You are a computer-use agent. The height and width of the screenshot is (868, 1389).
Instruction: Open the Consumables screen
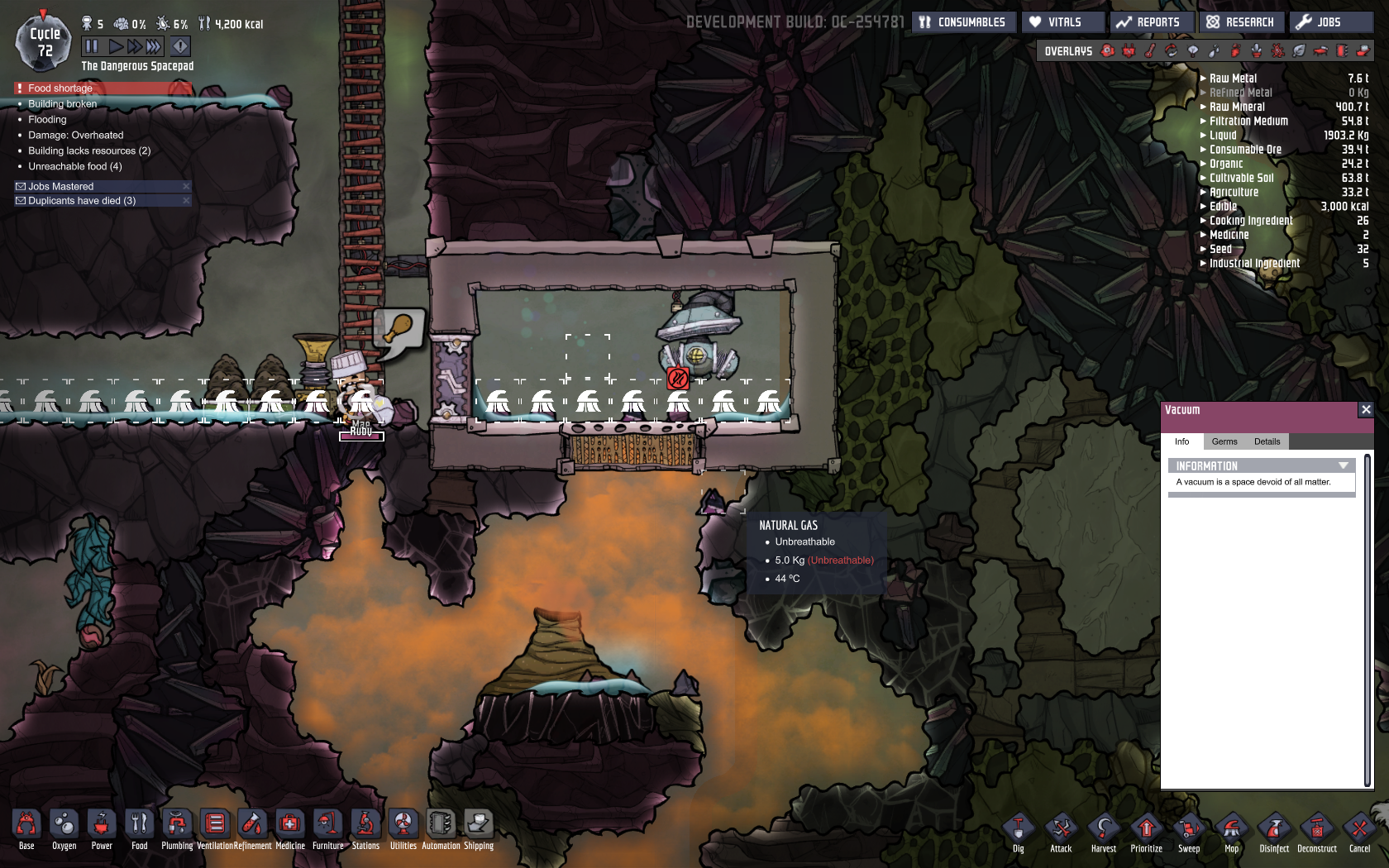click(x=962, y=22)
